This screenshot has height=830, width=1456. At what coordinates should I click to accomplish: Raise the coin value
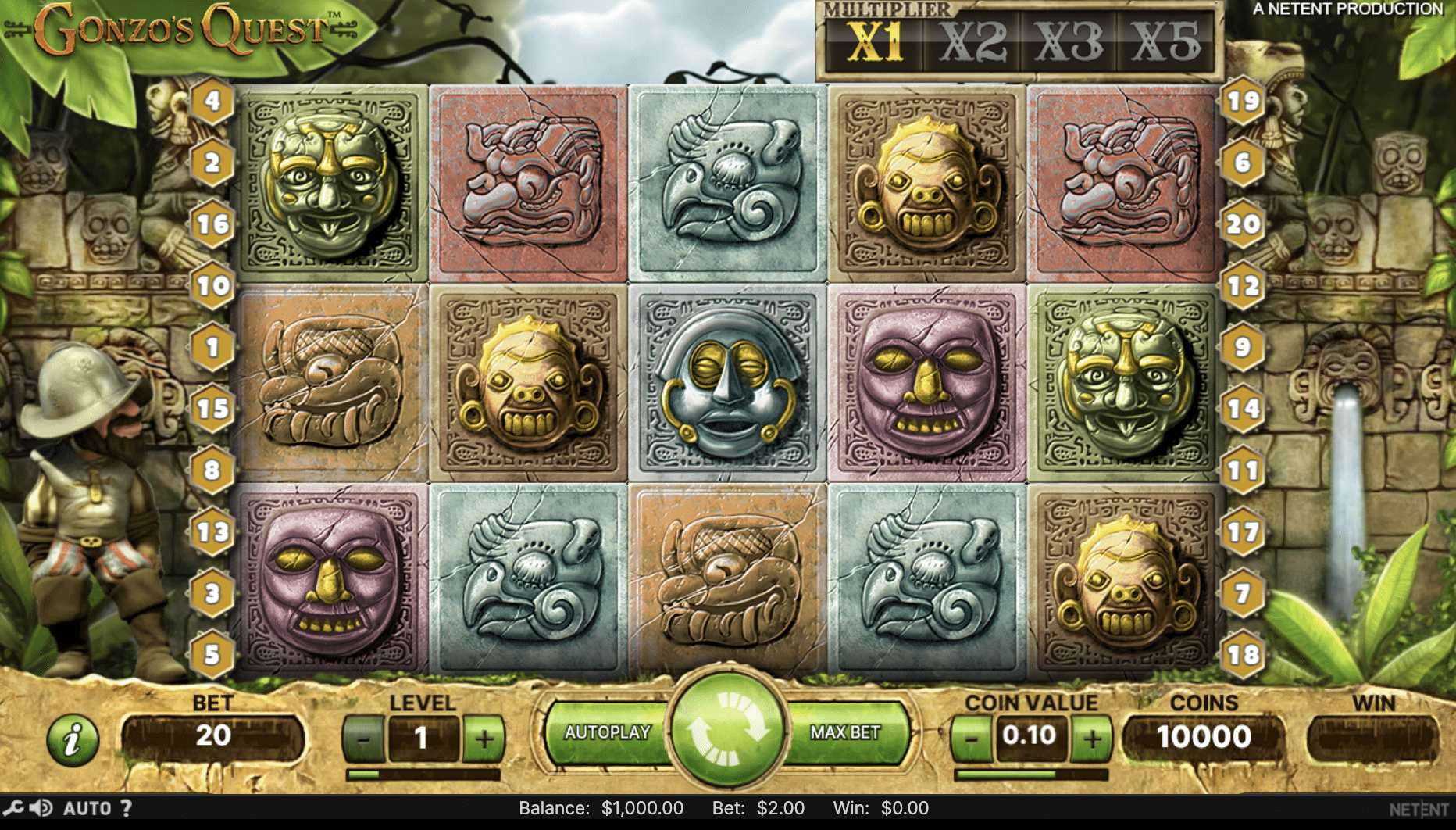(1092, 738)
